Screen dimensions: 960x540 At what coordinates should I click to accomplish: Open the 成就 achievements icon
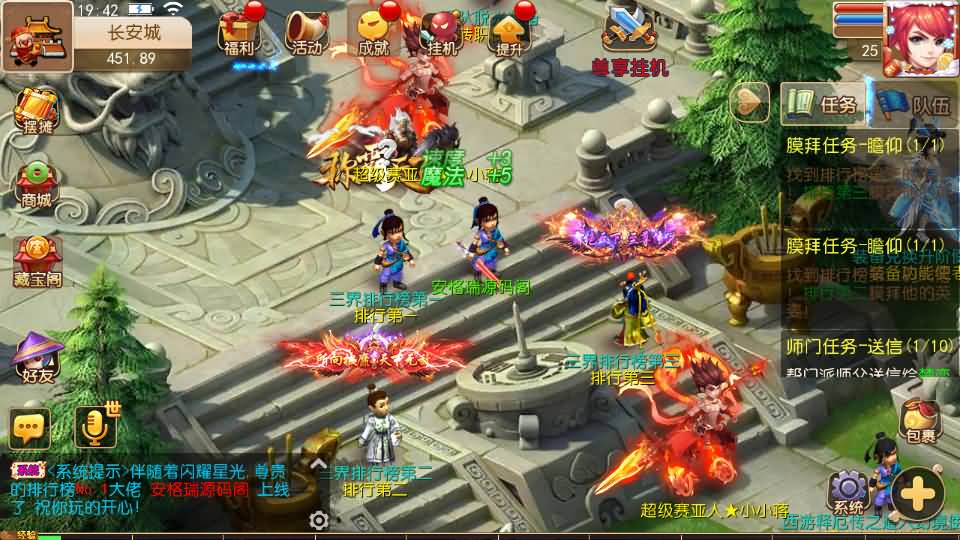click(x=373, y=32)
